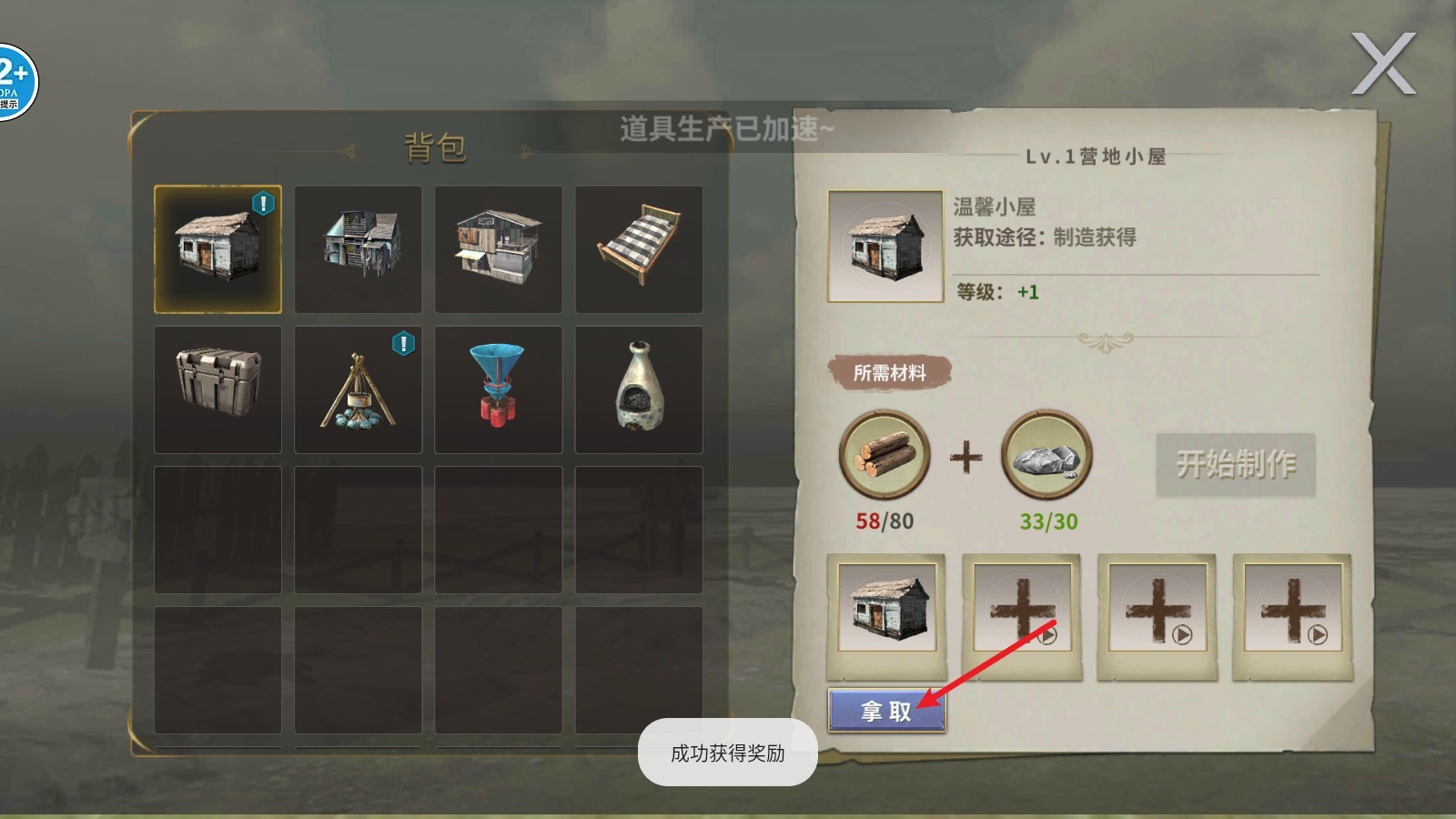The width and height of the screenshot is (1456, 819).
Task: Select the tripod campfire item
Action: (359, 388)
